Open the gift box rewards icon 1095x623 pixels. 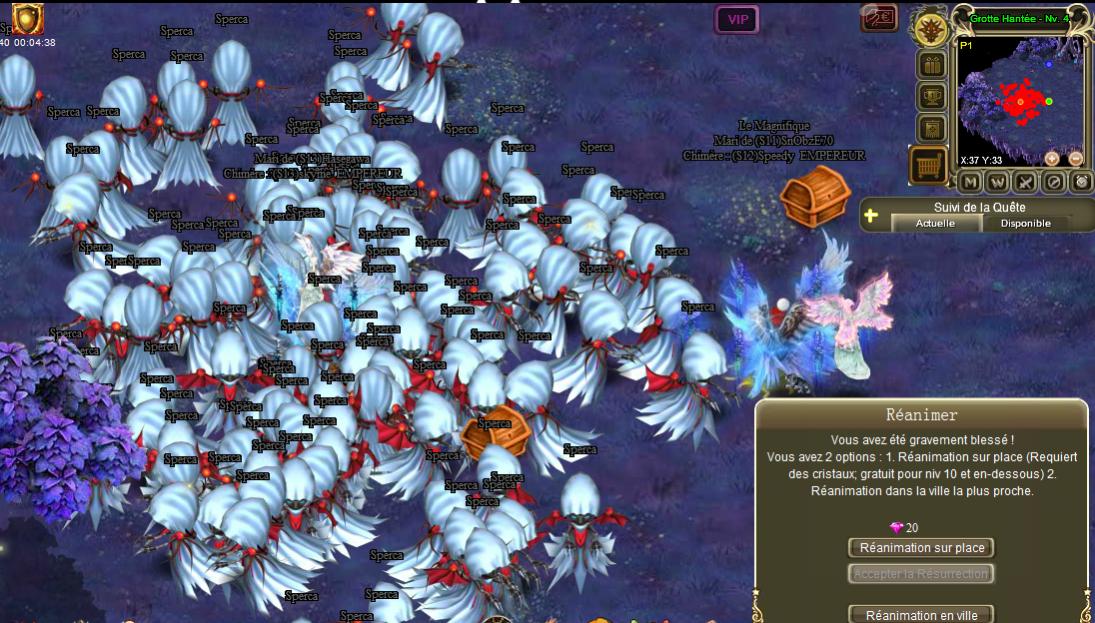tap(932, 65)
